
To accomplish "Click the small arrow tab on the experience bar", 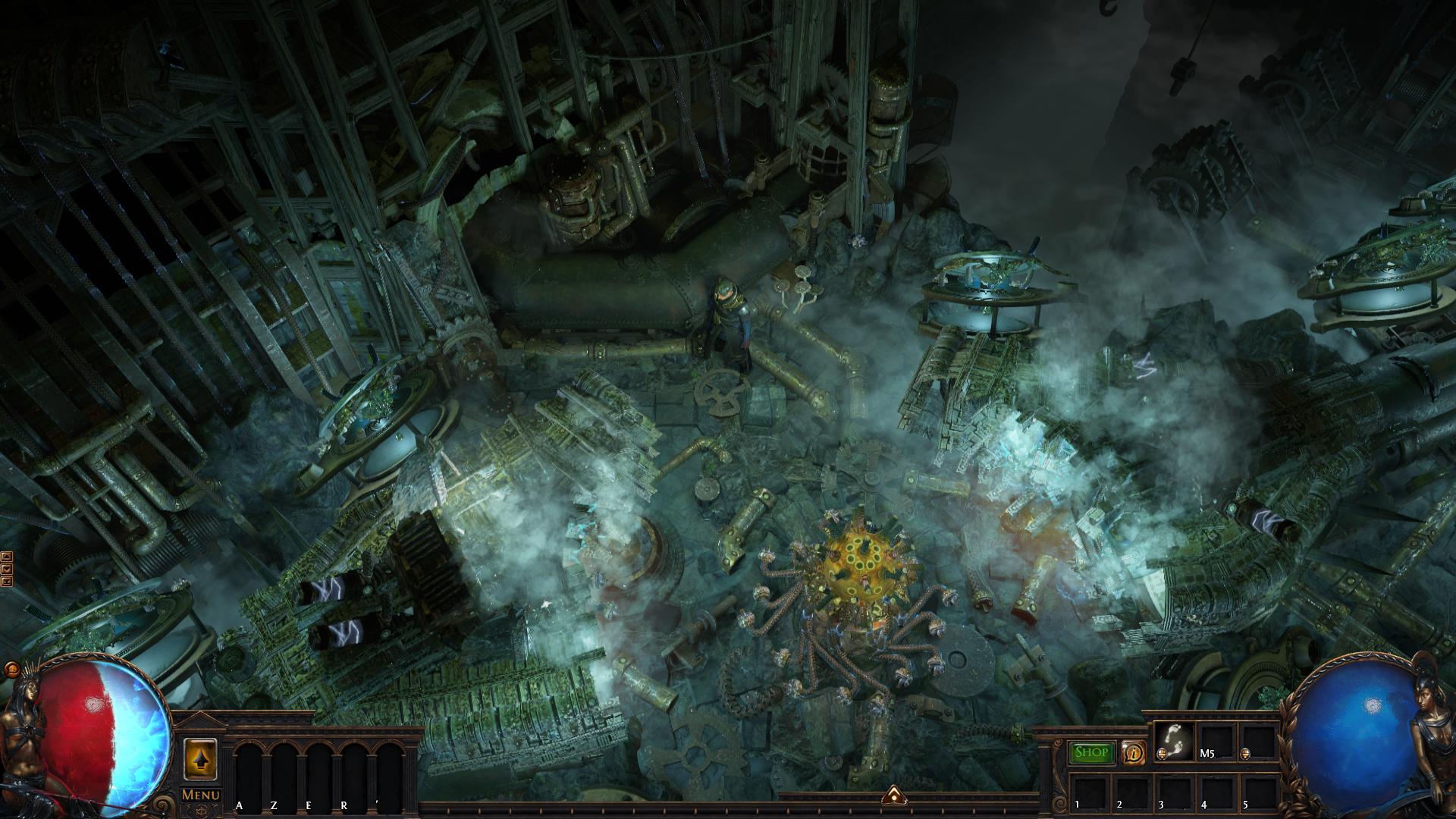I will (894, 795).
